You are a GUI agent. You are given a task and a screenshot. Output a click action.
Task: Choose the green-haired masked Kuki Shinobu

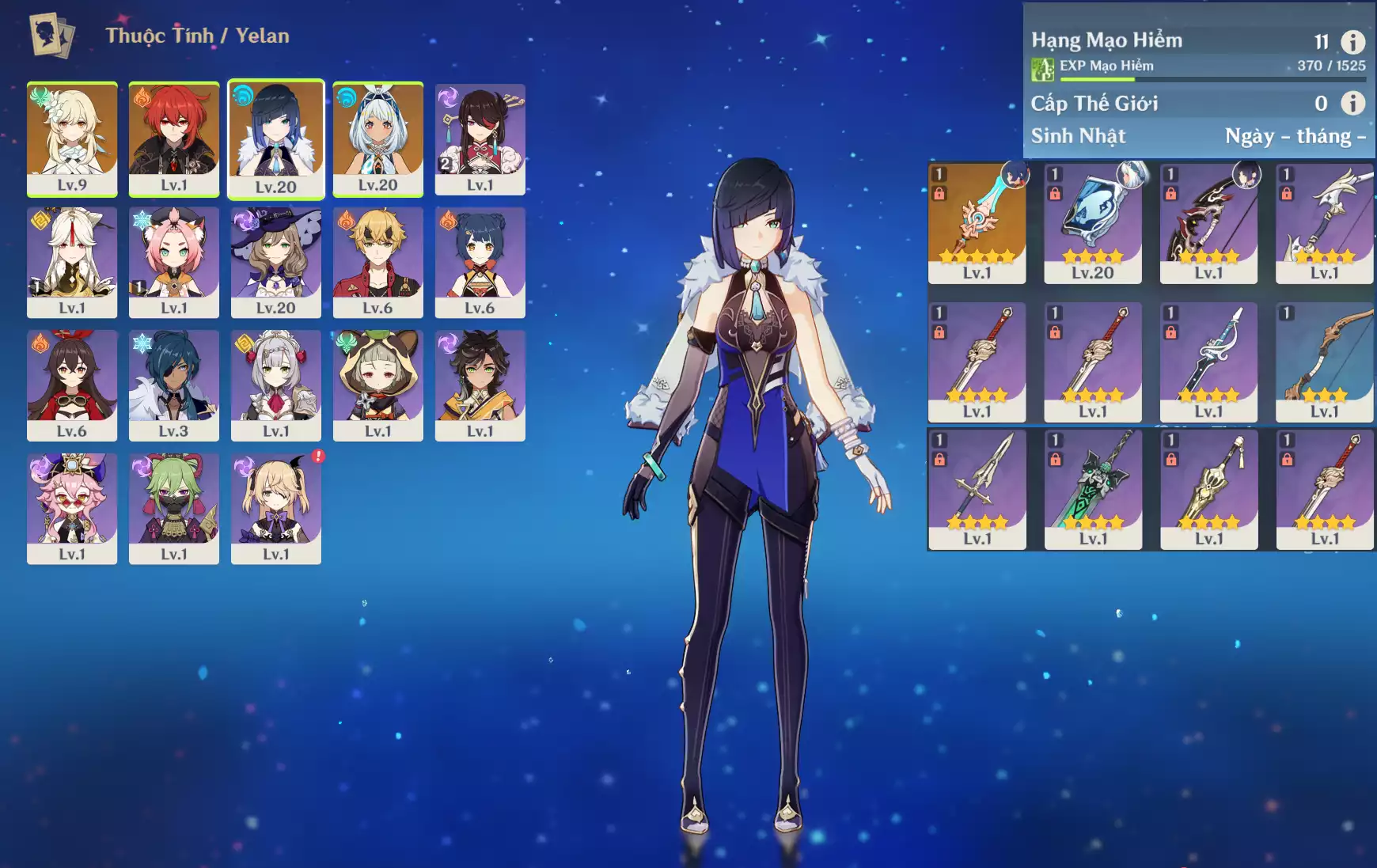pyautogui.click(x=174, y=508)
